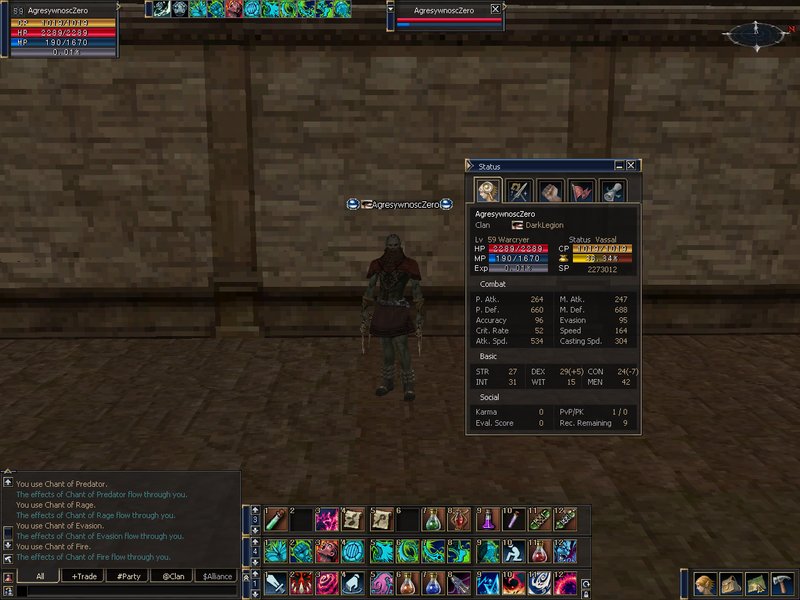Select the scroll icon tab in Status

point(611,190)
